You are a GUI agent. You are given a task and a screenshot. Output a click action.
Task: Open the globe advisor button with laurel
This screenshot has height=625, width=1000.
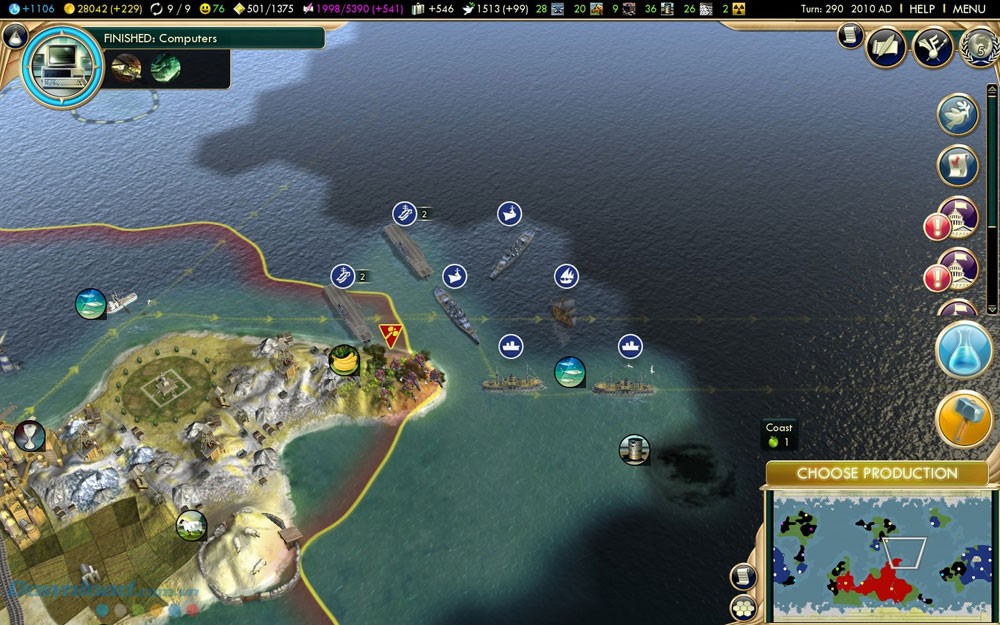978,47
